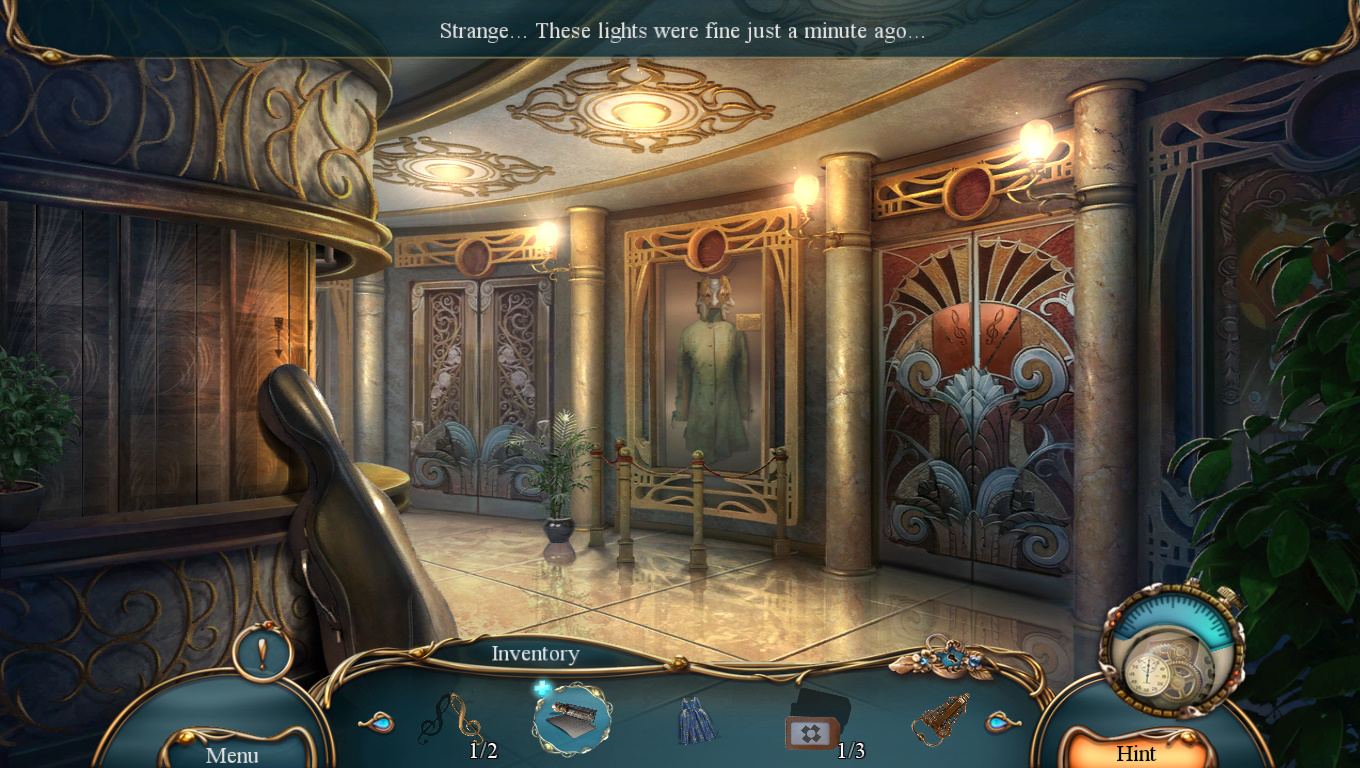Choose the brown tile with the flower symbol
This screenshot has width=1360, height=768.
point(810,733)
